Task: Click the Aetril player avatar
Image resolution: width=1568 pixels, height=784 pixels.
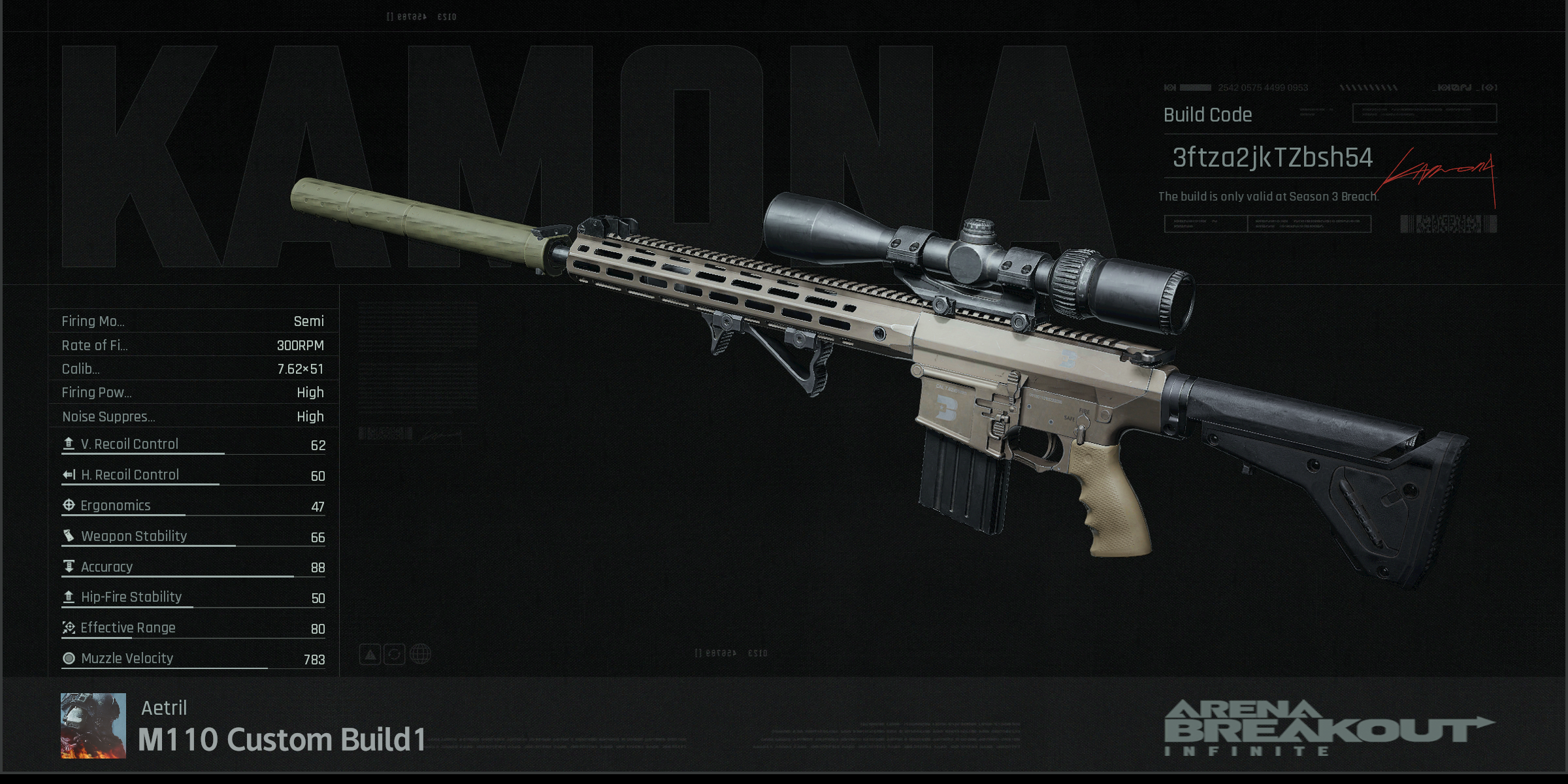Action: pyautogui.click(x=93, y=725)
